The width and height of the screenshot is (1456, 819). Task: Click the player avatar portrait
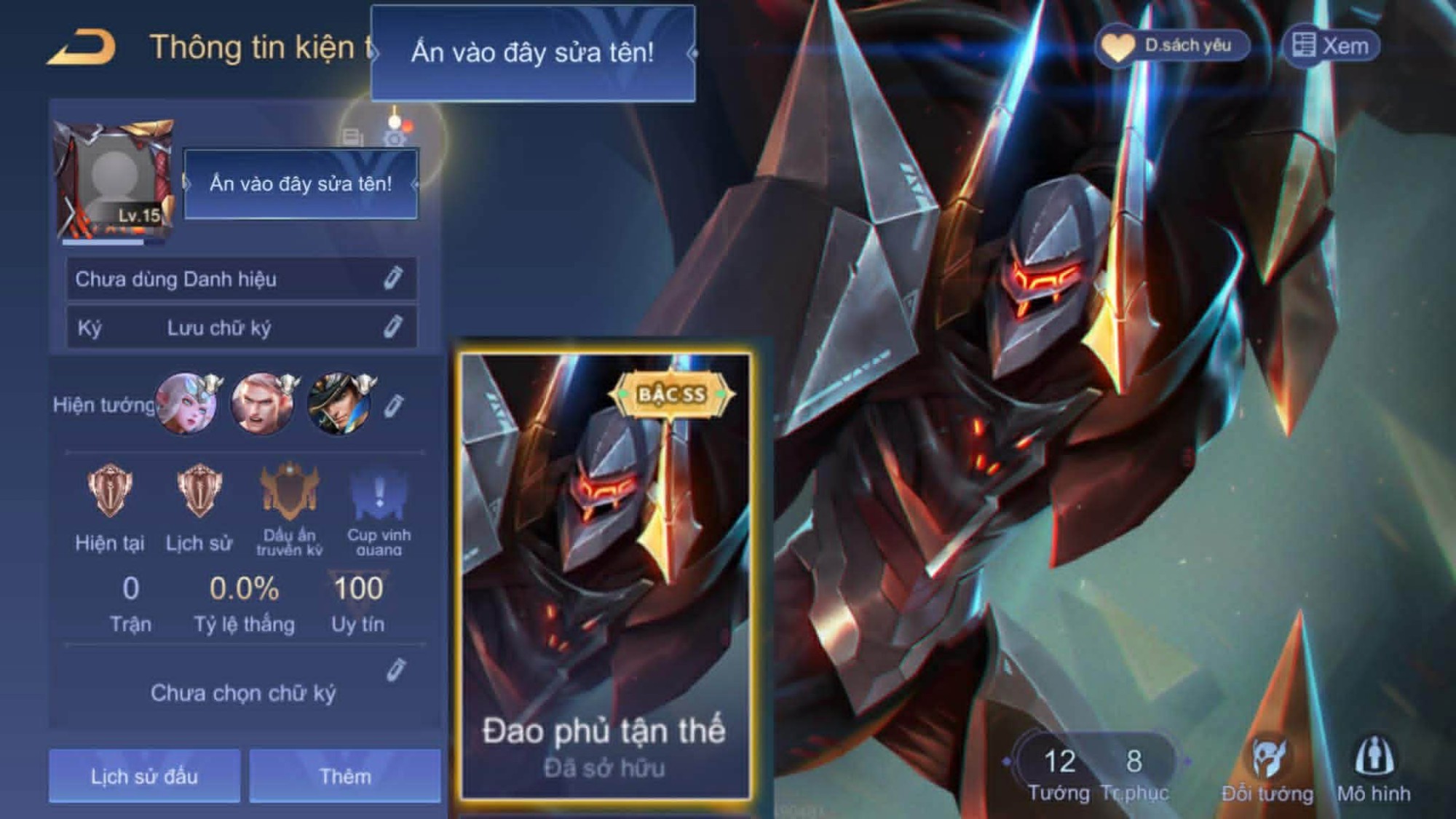pos(114,178)
